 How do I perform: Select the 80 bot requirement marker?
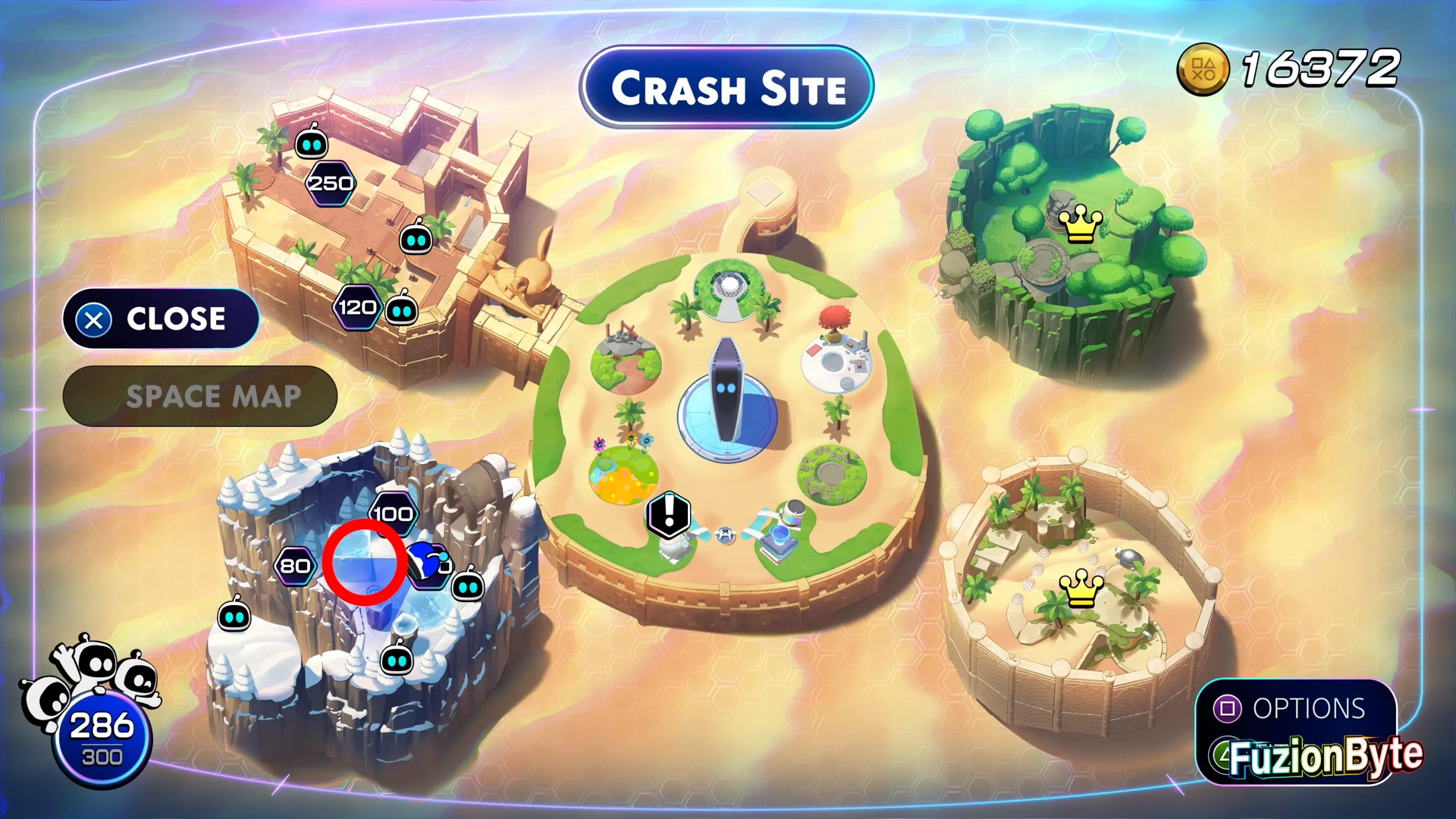click(x=295, y=566)
